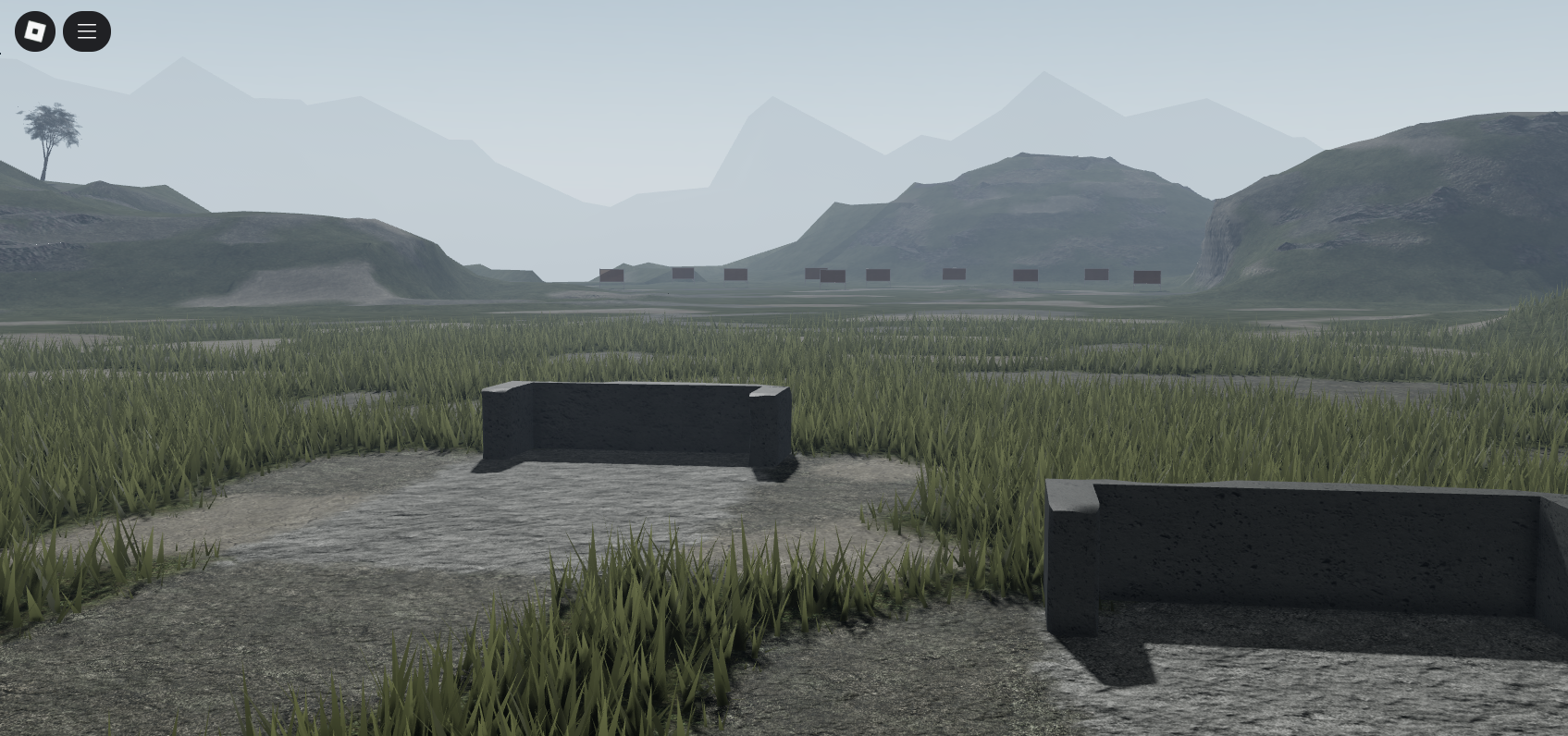The width and height of the screenshot is (1568, 736).
Task: Click the Roblox logo icon
Action: pos(34,31)
